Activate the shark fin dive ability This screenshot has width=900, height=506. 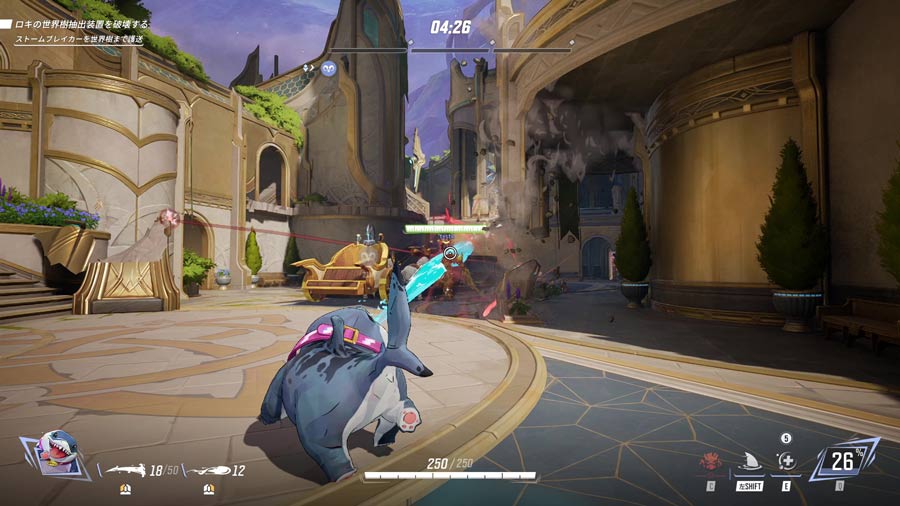click(x=749, y=461)
